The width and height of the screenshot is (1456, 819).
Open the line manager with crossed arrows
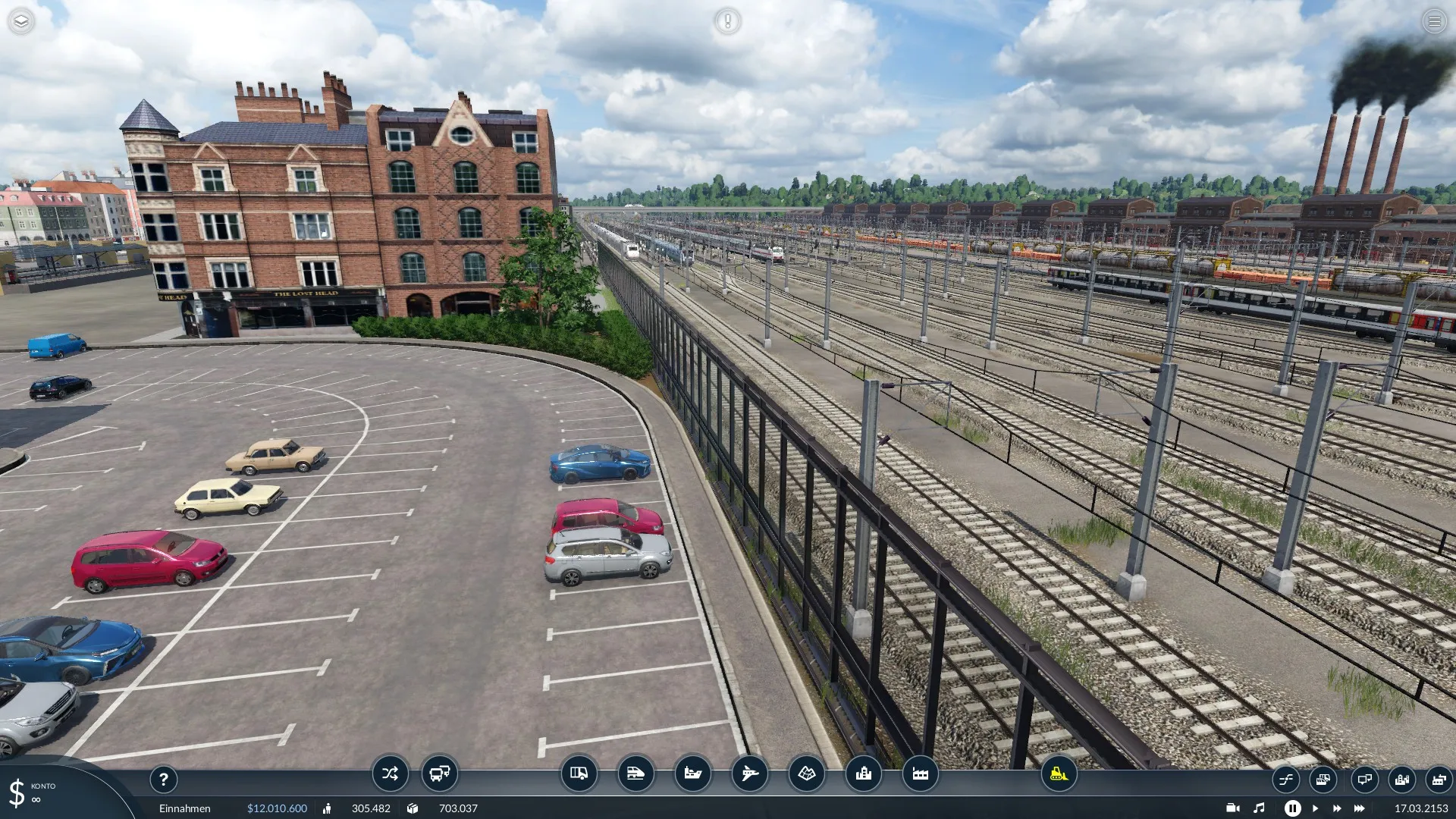[x=390, y=773]
